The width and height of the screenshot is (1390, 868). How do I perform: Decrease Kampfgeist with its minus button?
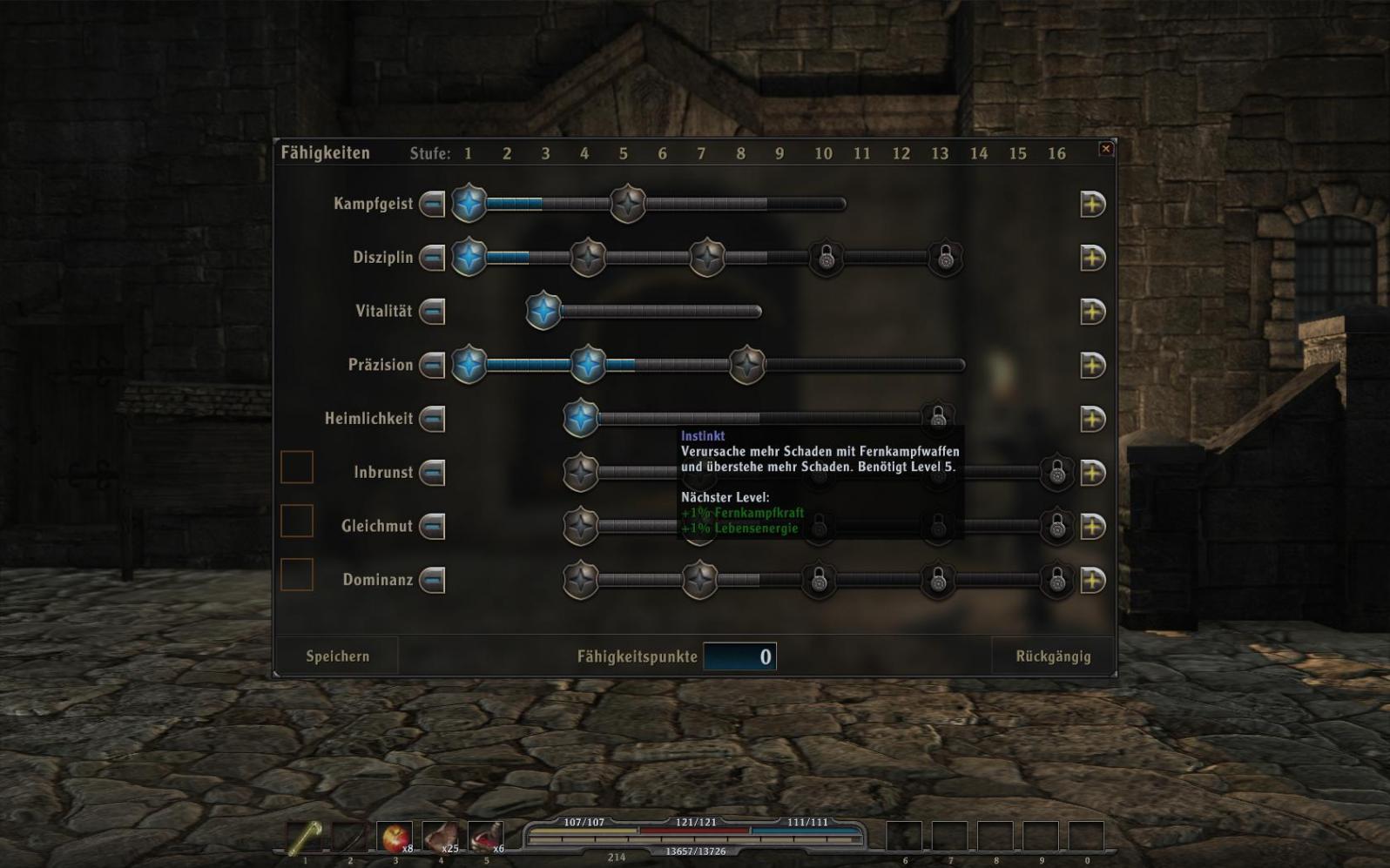[433, 205]
